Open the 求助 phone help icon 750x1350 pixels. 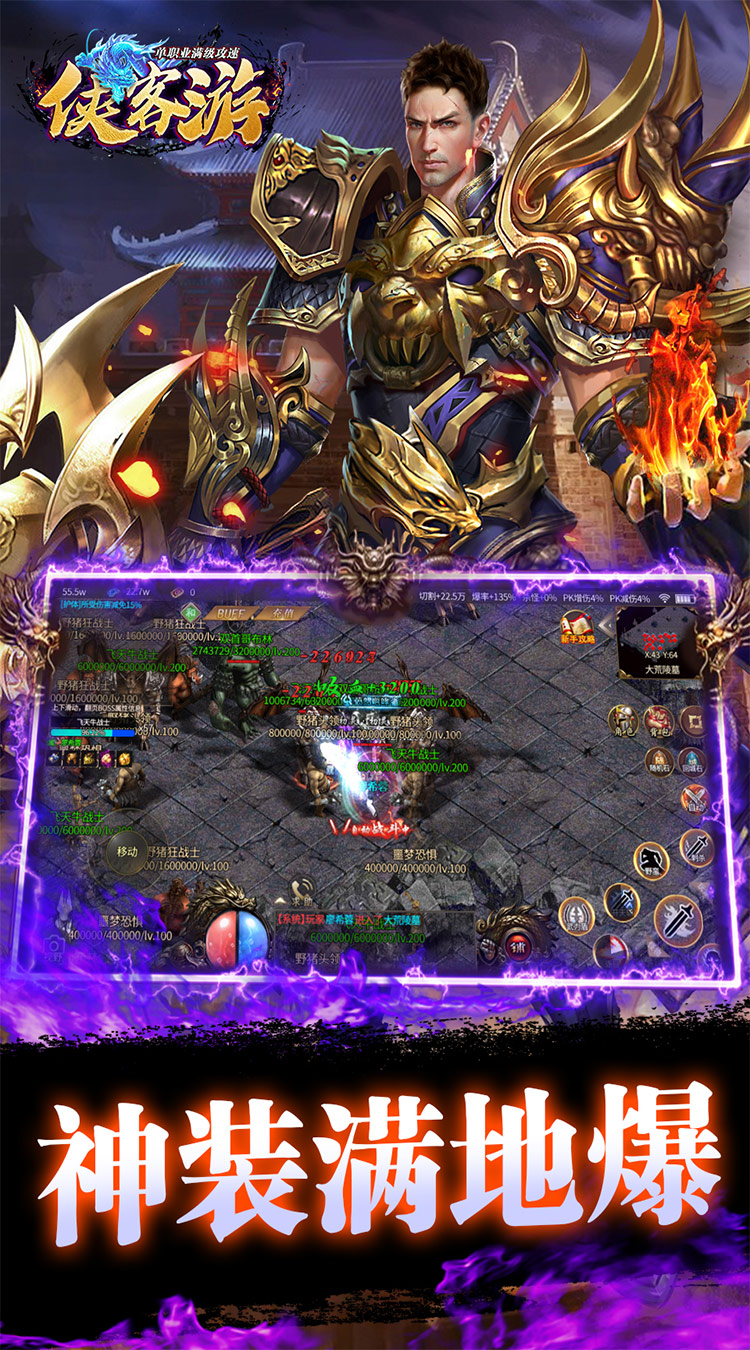click(x=301, y=889)
